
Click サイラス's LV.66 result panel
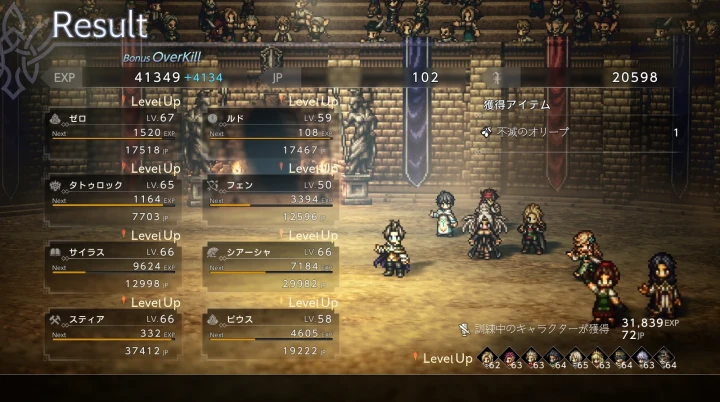click(x=112, y=265)
